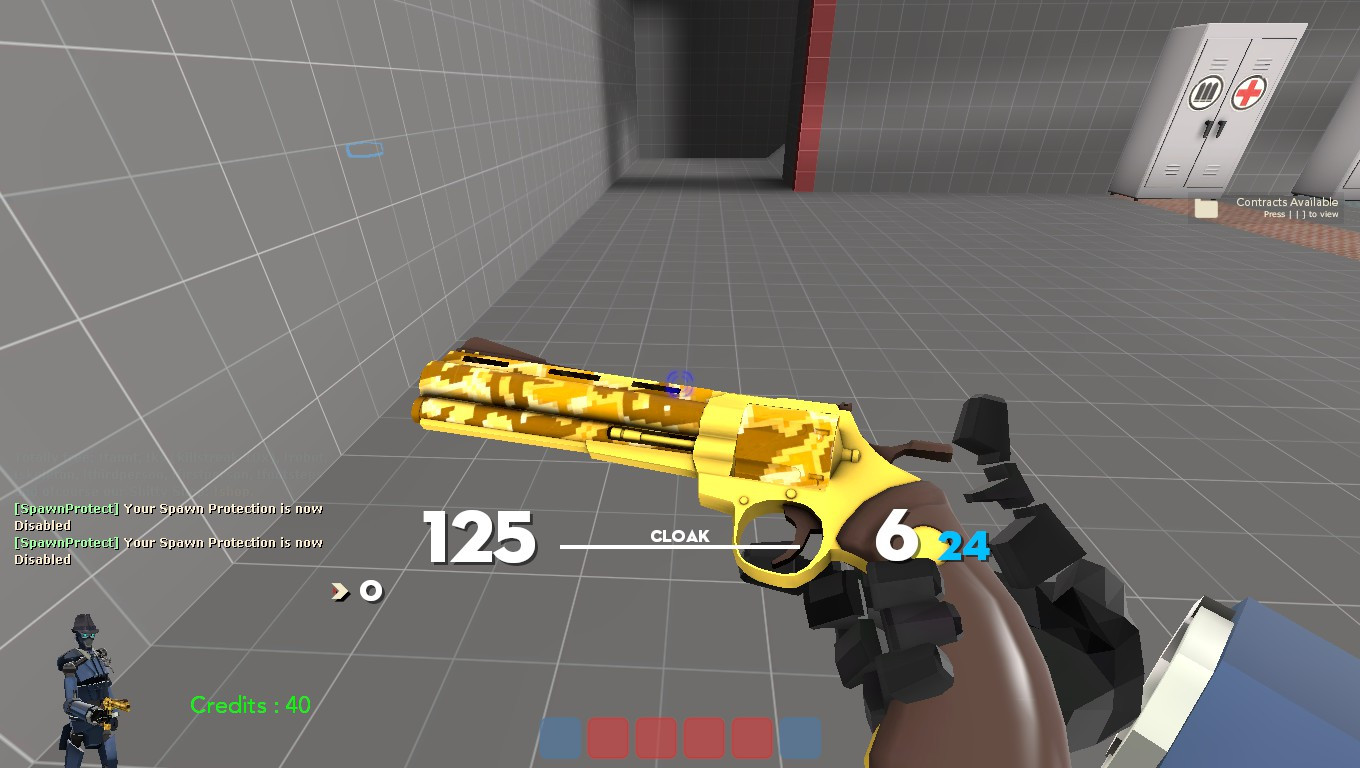Expand the Contracts Available notification
1360x768 pixels.
[x=1288, y=201]
